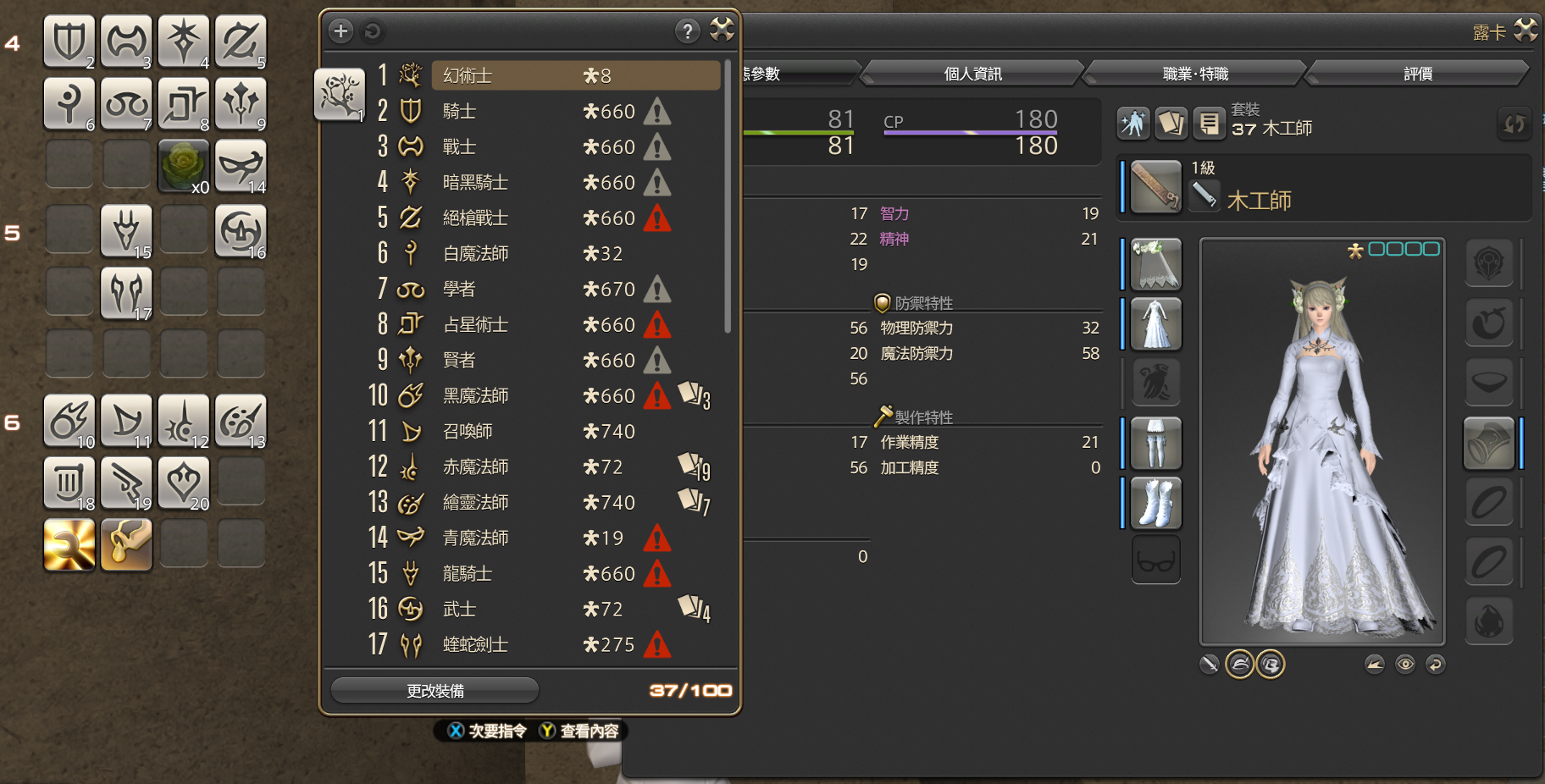
Task: Toggle the drawn weapon display sword icon
Action: click(x=1210, y=664)
